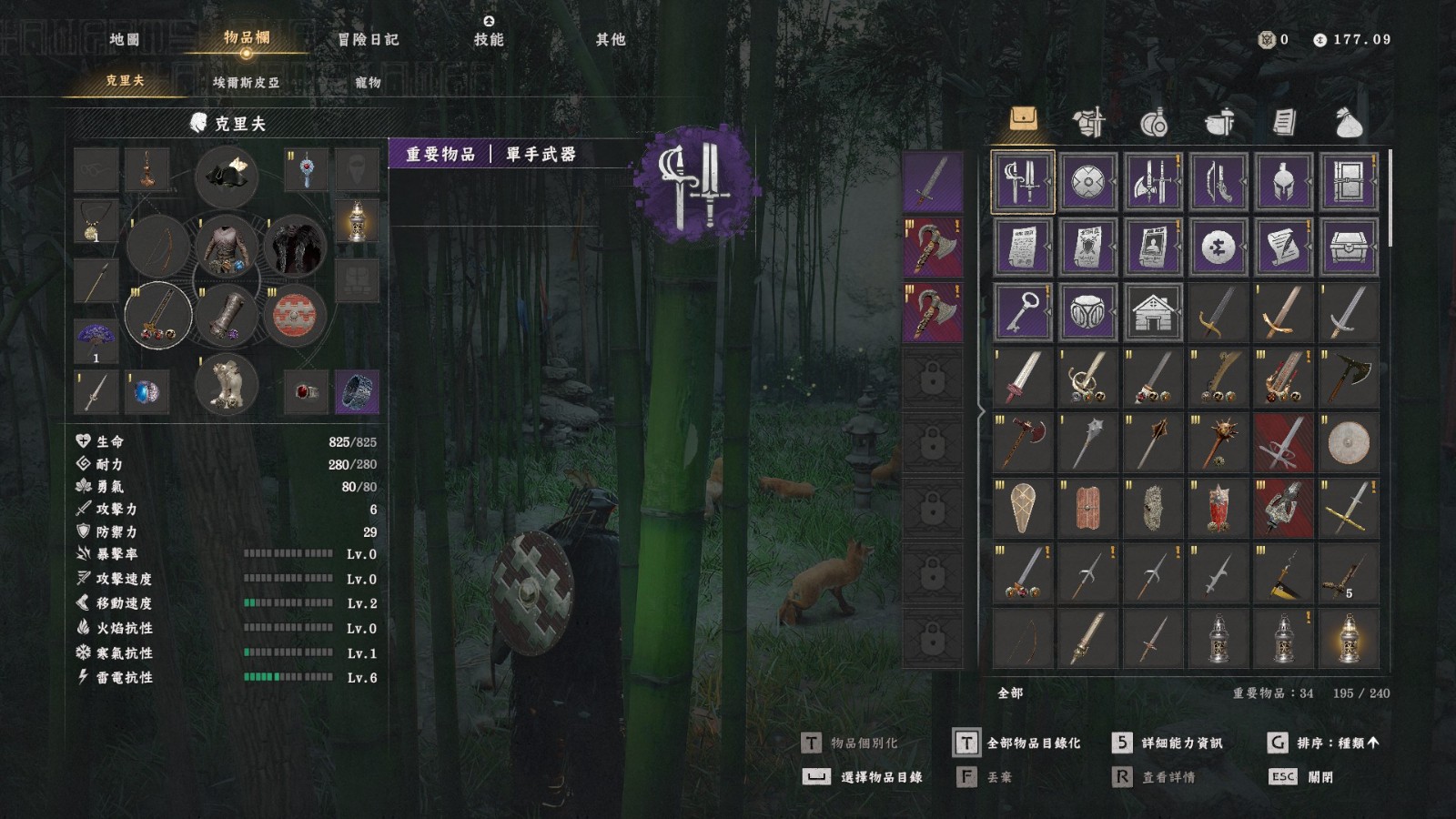Viewport: 1456px width, 819px height.
Task: Choose the potion flask category filter
Action: click(1154, 121)
